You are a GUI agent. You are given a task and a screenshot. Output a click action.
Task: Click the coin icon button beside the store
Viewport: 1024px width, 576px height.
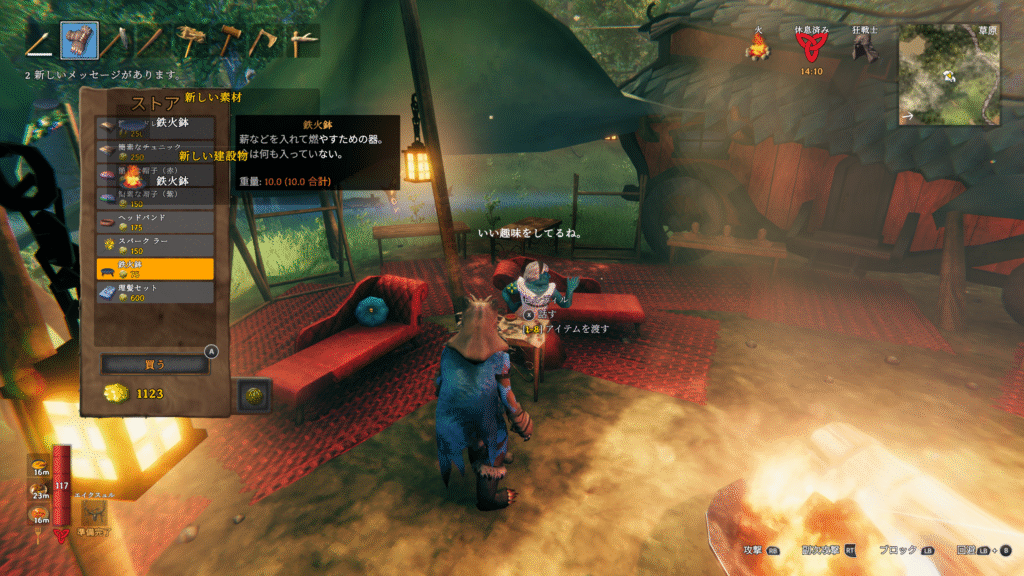click(x=254, y=395)
